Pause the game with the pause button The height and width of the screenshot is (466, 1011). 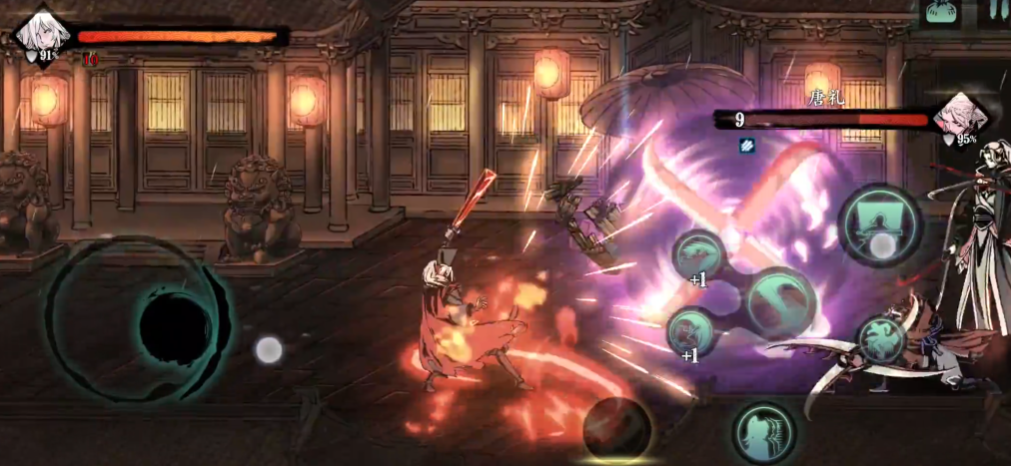click(x=997, y=9)
